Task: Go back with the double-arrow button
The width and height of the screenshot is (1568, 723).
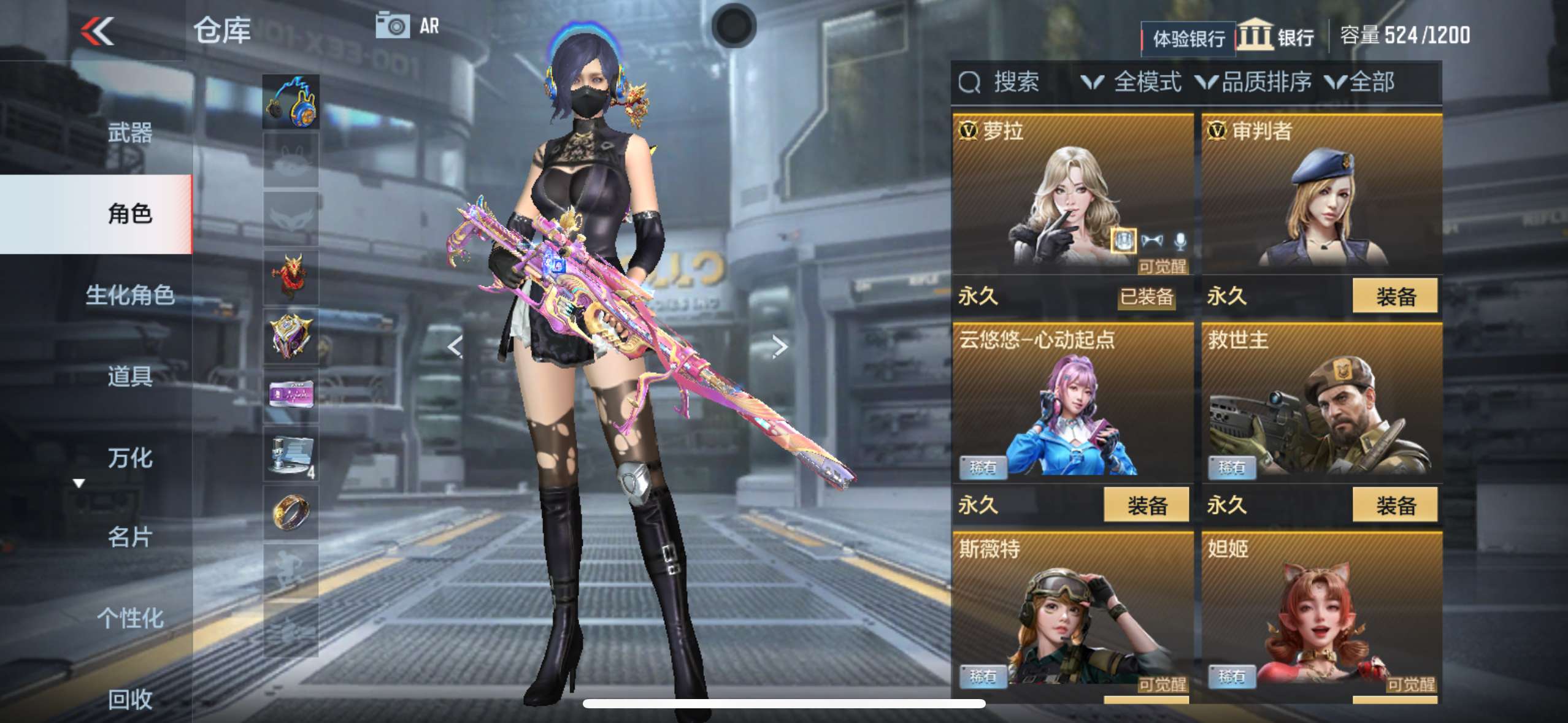Action: click(98, 31)
